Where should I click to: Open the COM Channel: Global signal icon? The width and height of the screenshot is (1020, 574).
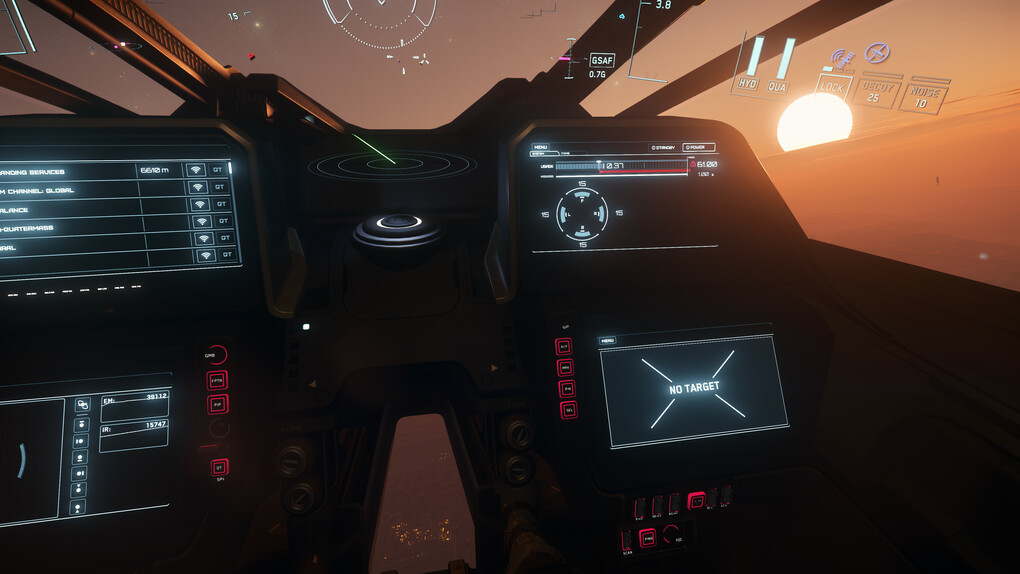click(198, 188)
